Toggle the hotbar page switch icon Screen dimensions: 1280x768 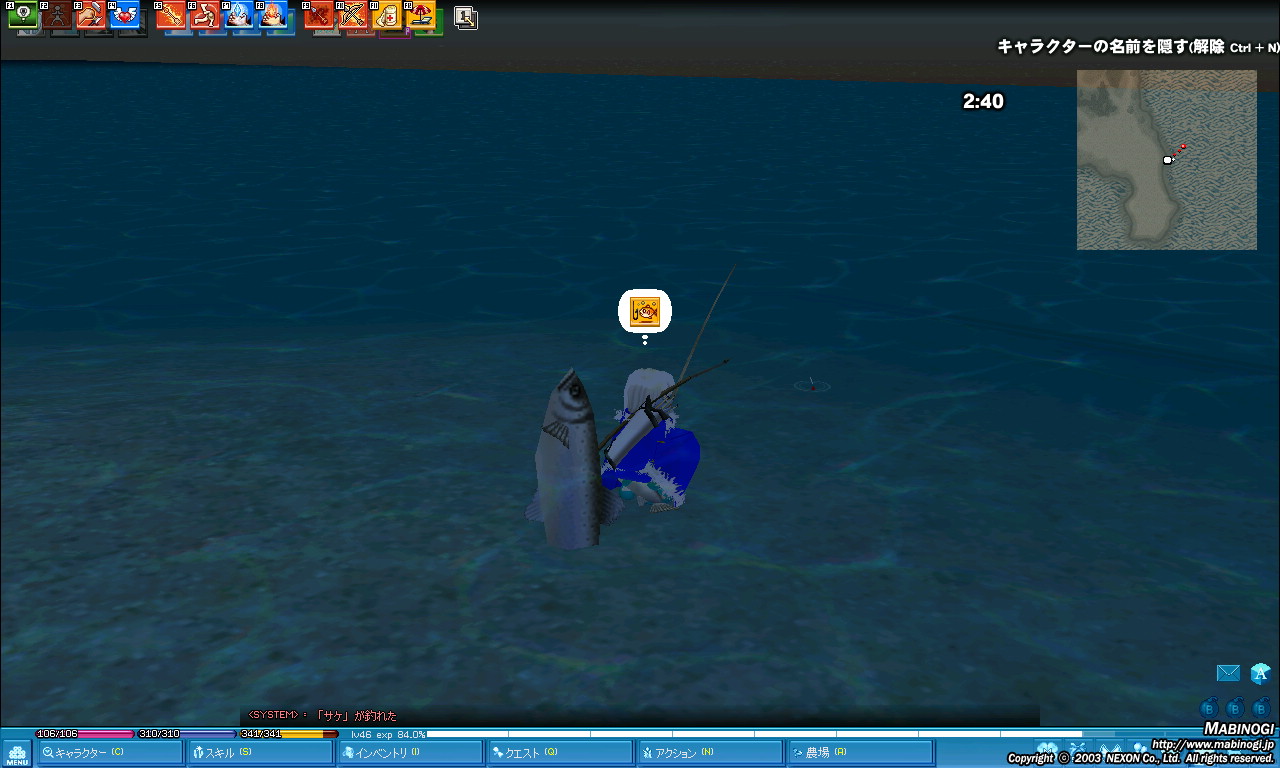click(465, 17)
